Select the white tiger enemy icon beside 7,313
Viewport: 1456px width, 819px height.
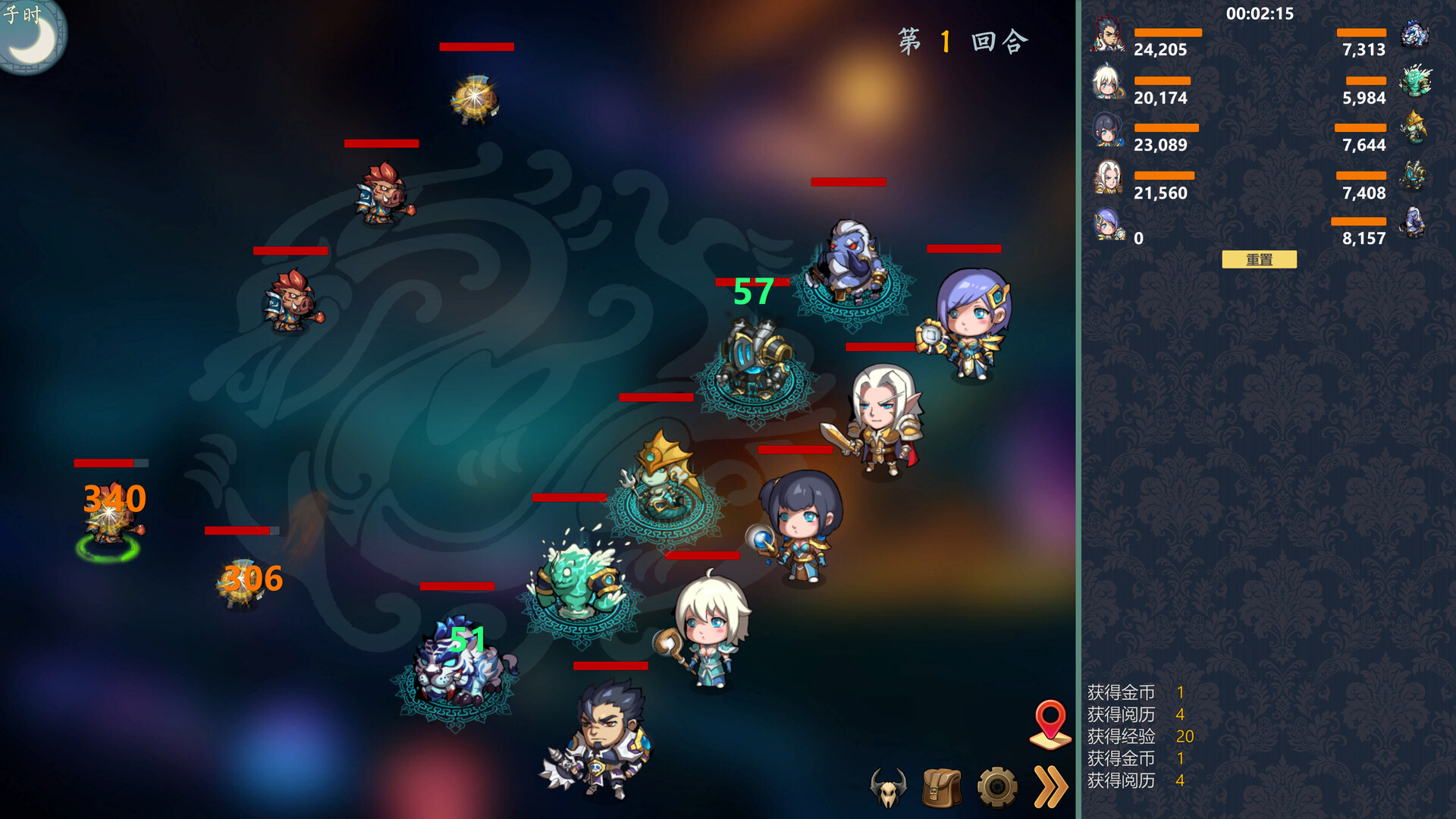[1417, 34]
